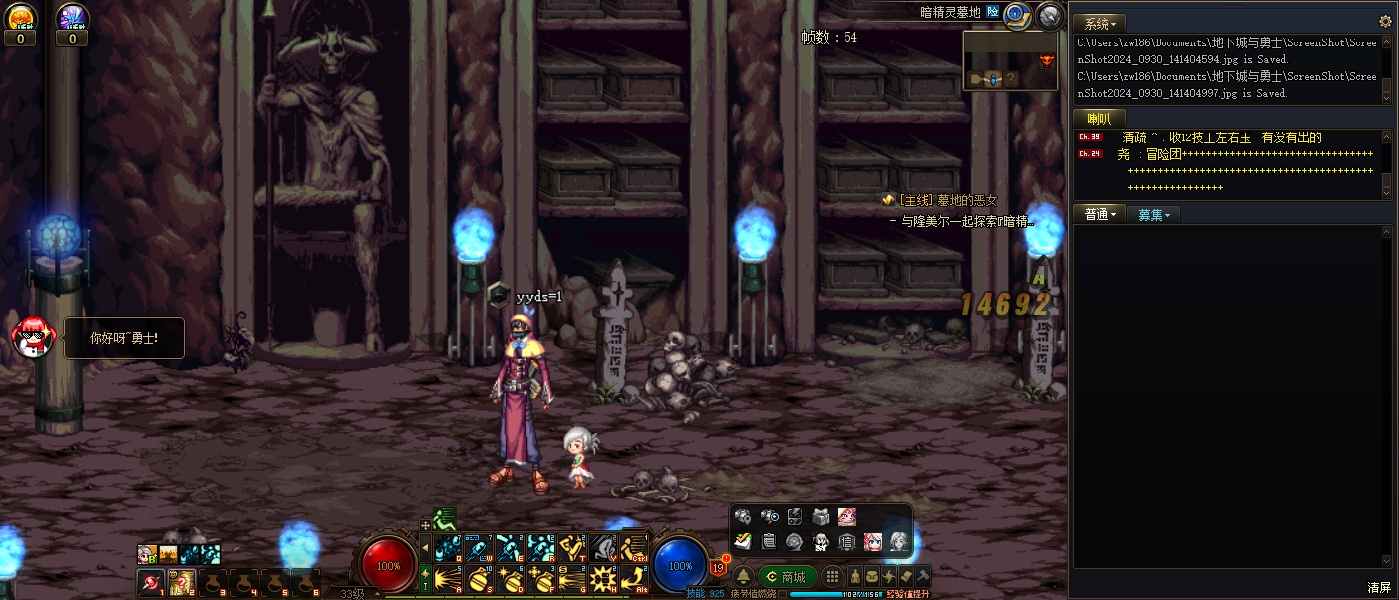The width and height of the screenshot is (1399, 600).
Task: Open the grid menu button beside 商城
Action: click(x=831, y=577)
